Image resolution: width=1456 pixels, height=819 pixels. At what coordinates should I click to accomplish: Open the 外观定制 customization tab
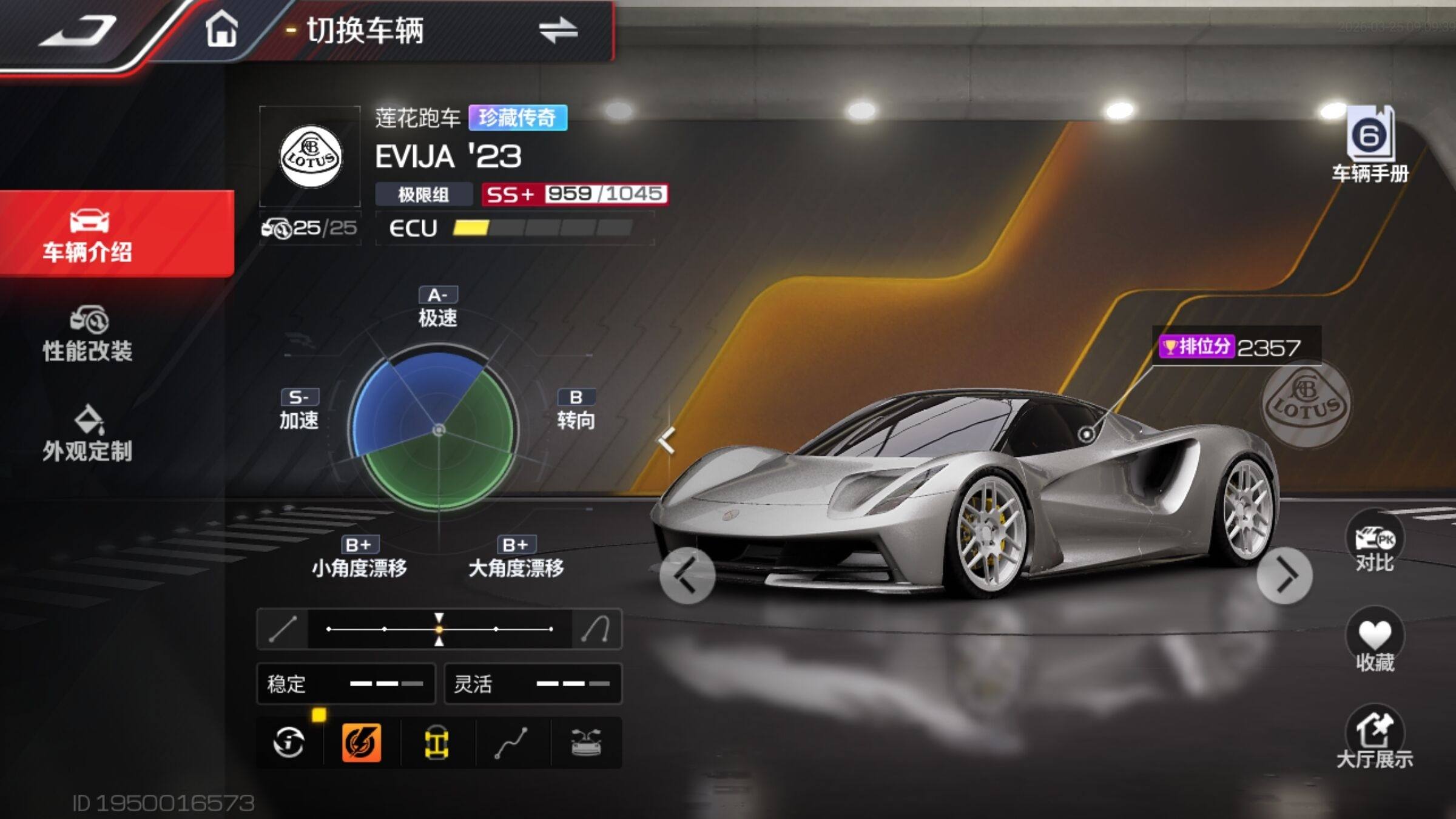click(x=88, y=434)
